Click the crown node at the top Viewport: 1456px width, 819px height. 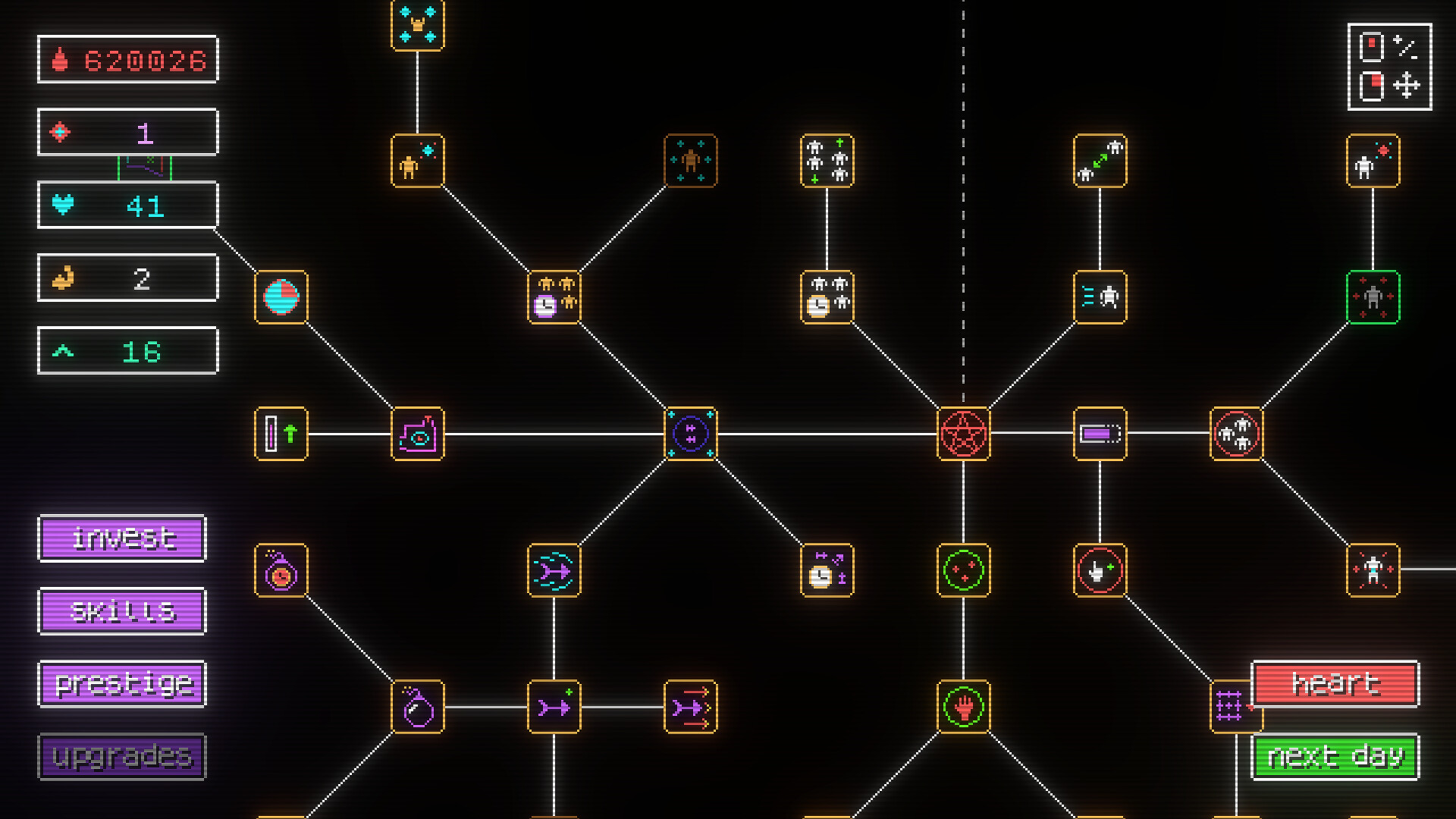[x=416, y=23]
